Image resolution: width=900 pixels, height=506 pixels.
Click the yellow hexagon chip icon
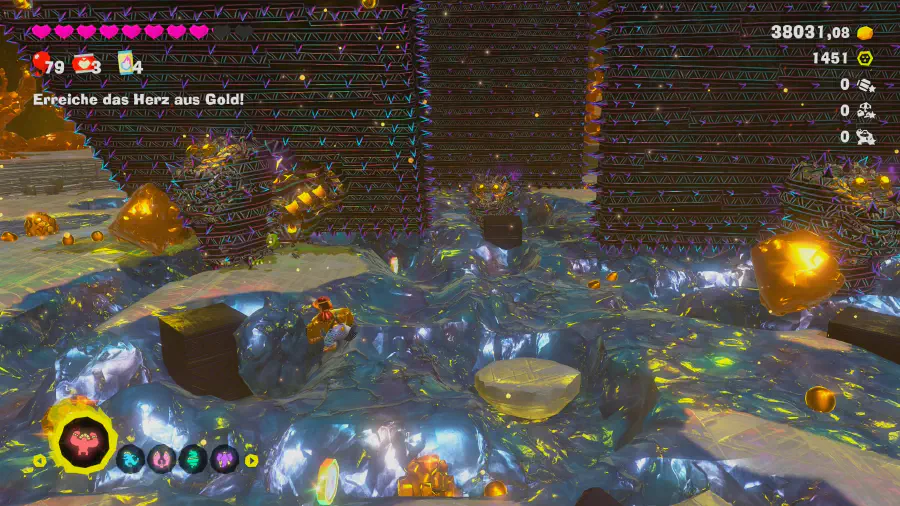865,58
